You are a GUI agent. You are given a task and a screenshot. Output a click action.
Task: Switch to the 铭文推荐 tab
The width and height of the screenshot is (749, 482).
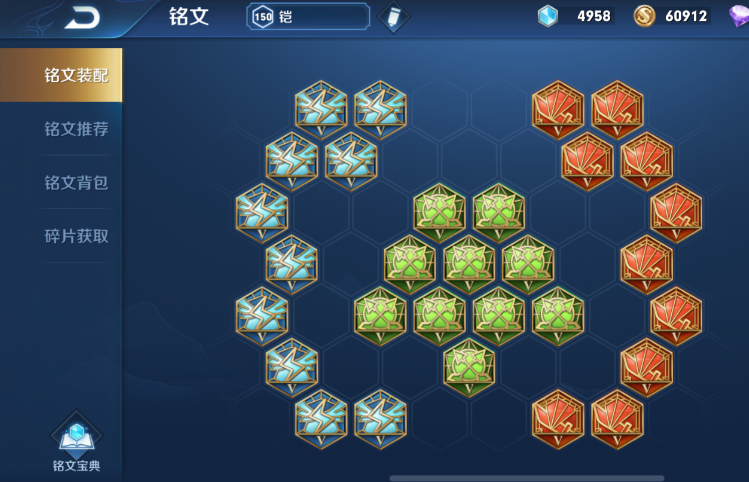click(x=75, y=129)
